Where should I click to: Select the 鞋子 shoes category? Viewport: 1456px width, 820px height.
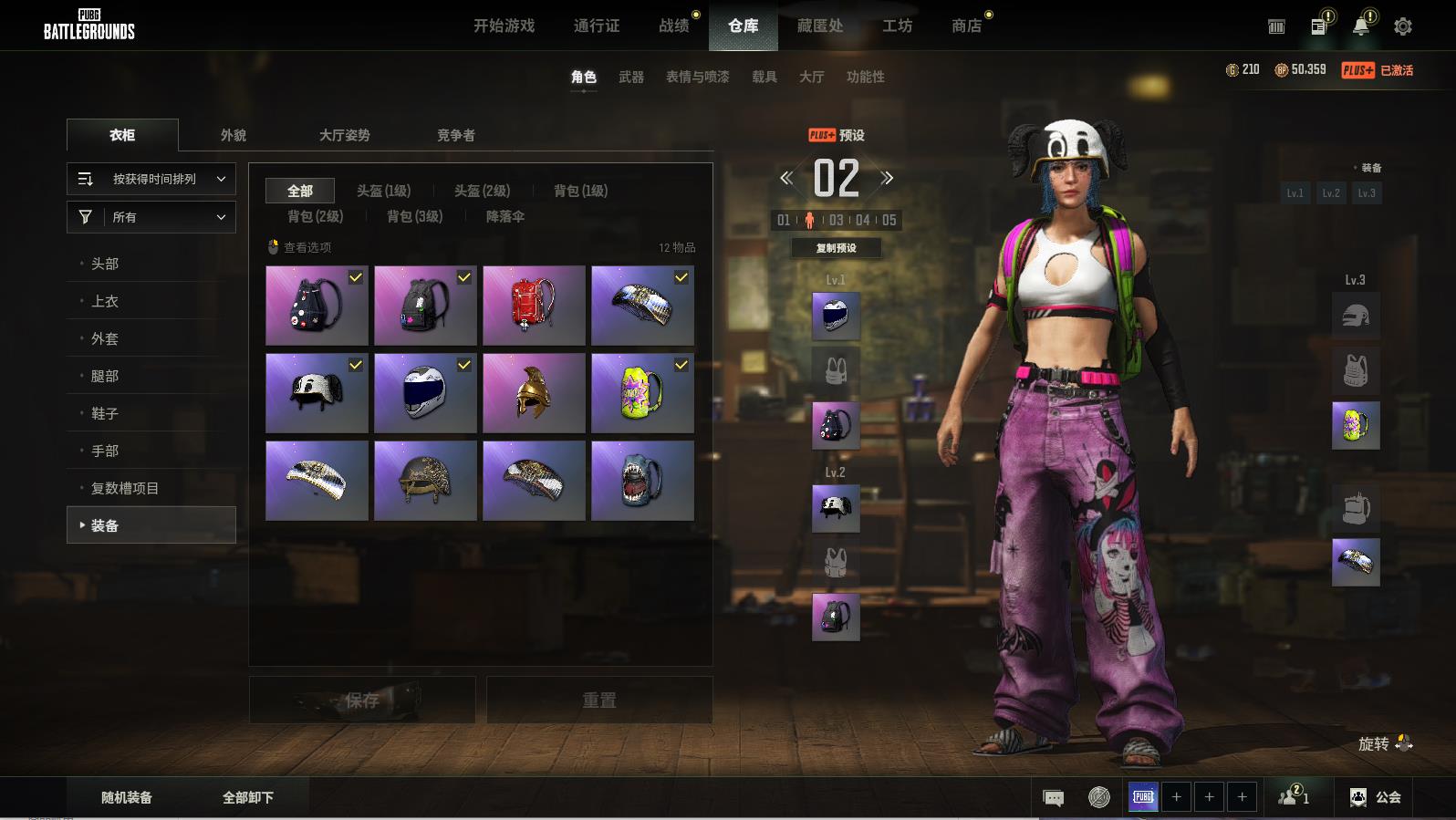tap(105, 413)
